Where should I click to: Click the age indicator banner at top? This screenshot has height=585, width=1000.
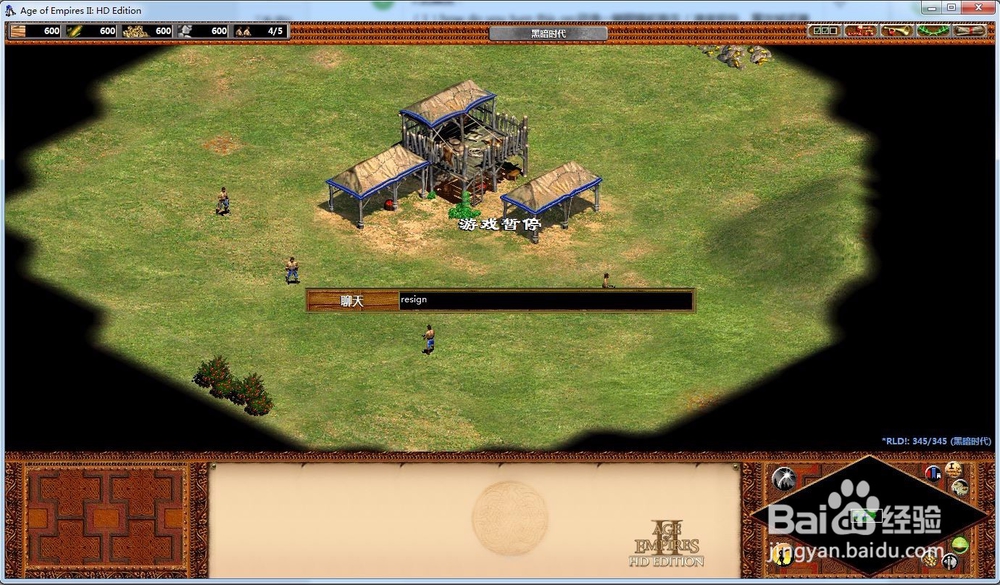point(548,33)
